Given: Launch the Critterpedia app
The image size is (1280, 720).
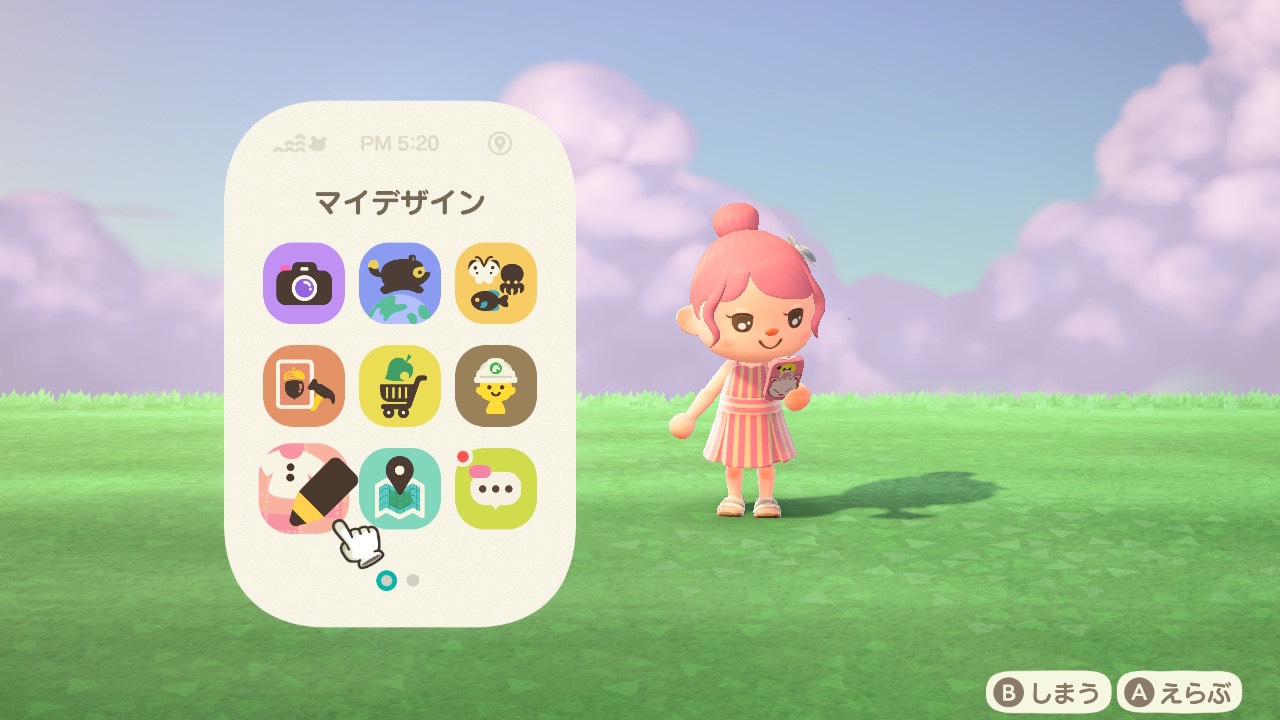Looking at the screenshot, I should 496,284.
